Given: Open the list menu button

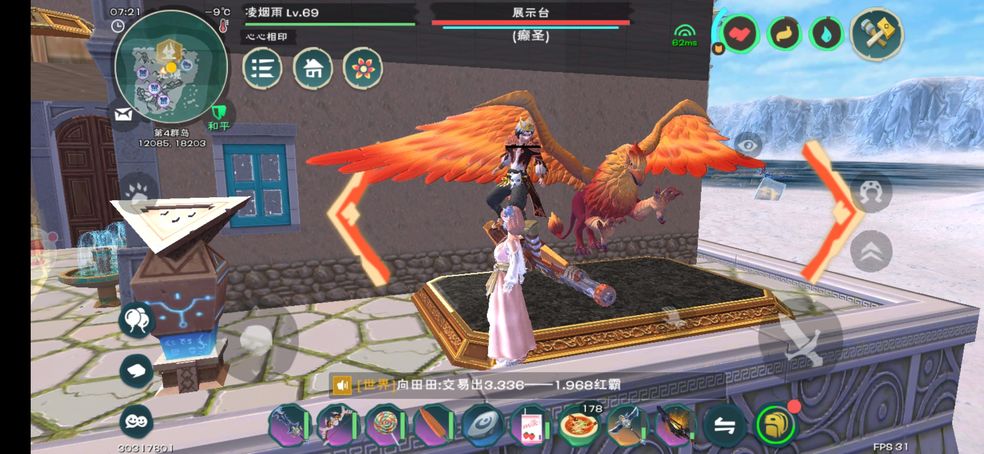Looking at the screenshot, I should click(x=263, y=68).
